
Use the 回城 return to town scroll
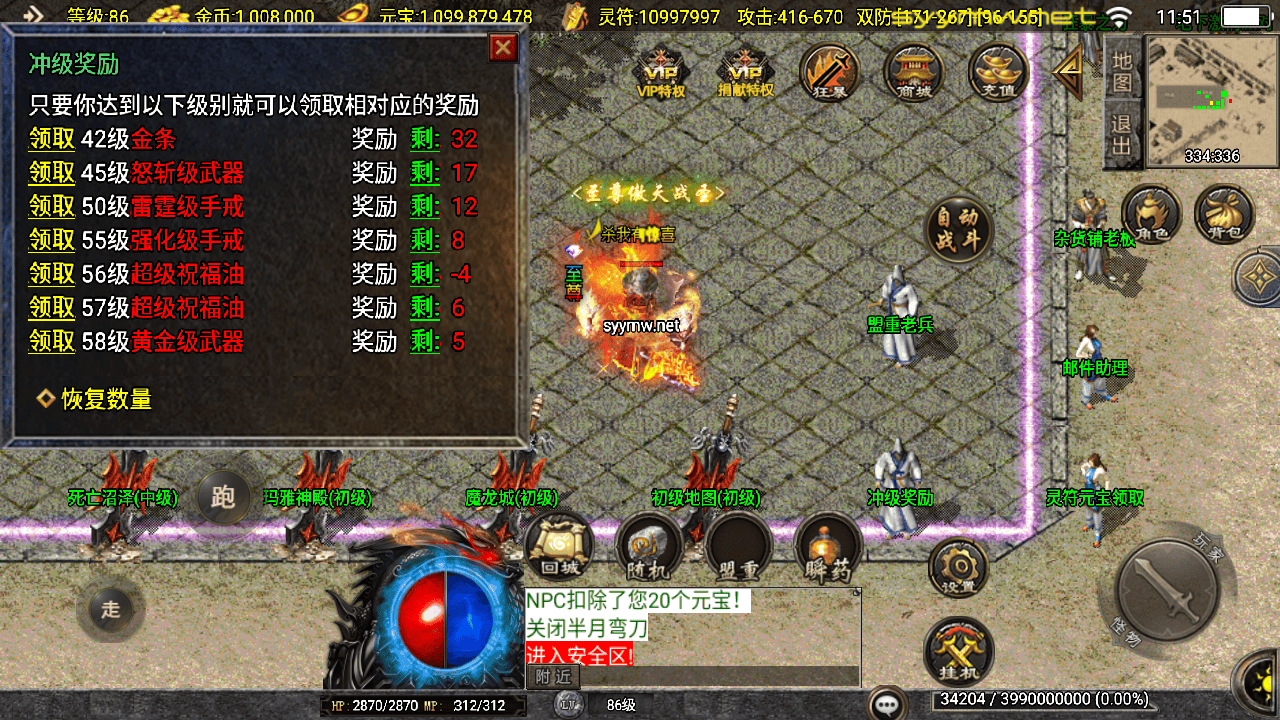(559, 547)
